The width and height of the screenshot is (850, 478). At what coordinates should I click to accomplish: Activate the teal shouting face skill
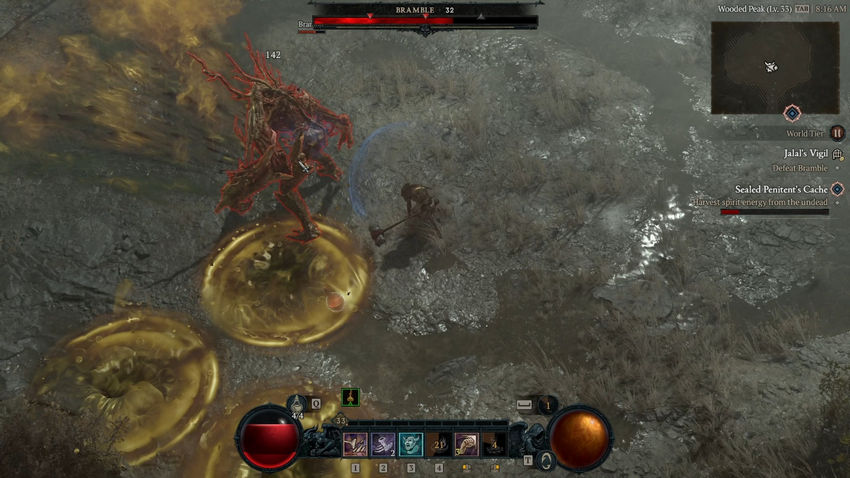(x=411, y=445)
